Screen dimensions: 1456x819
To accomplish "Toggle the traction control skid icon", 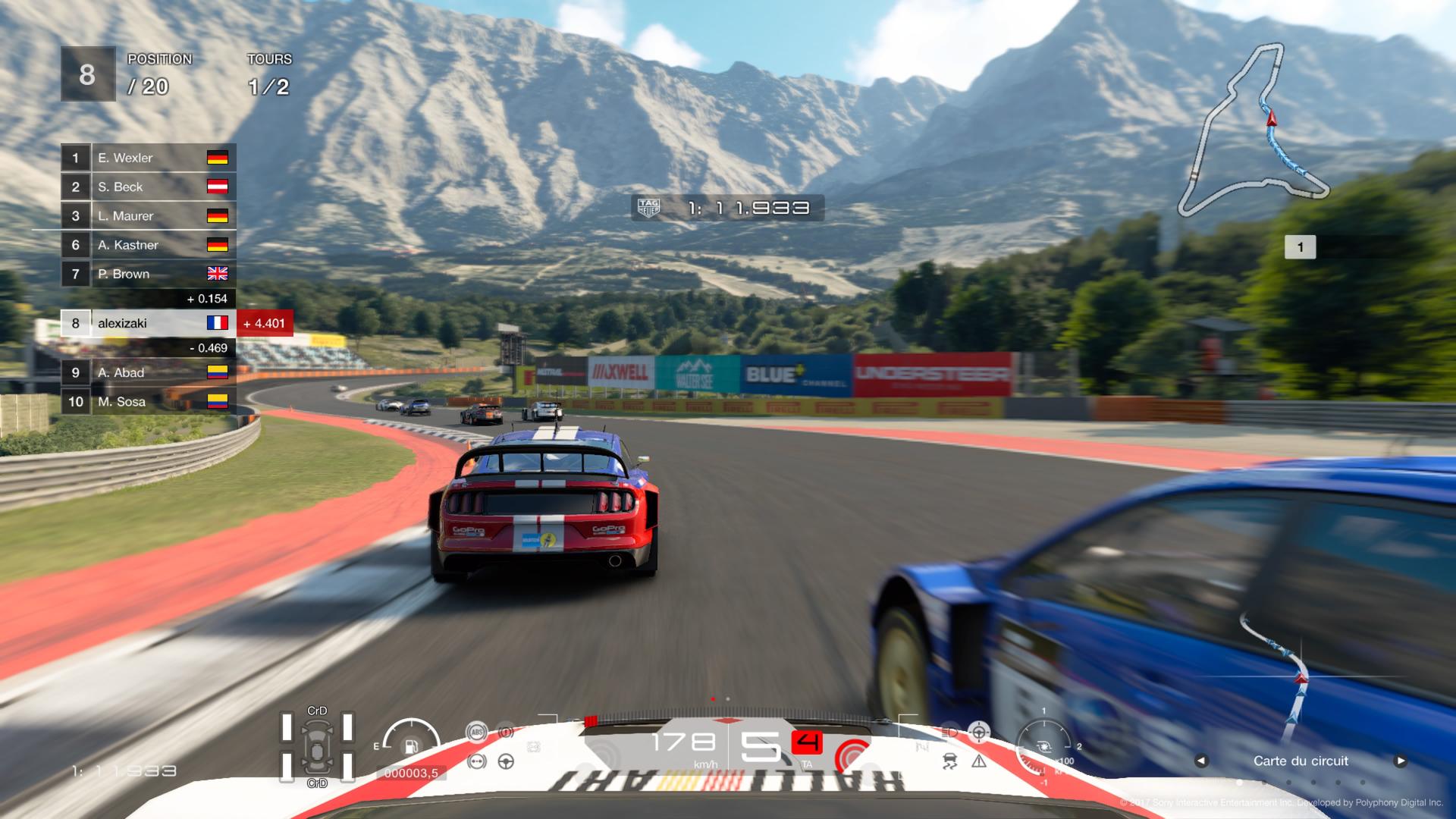I will tap(949, 761).
